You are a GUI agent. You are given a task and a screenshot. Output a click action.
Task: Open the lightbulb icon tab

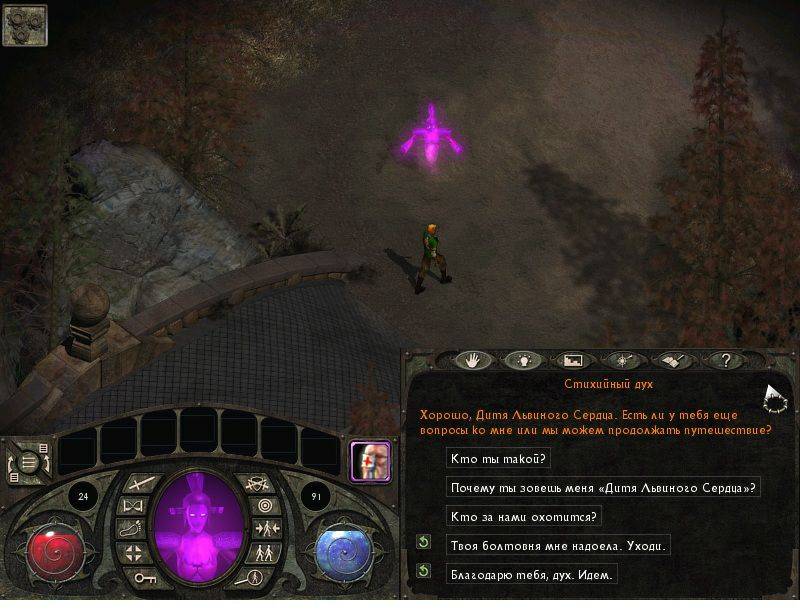coord(522,360)
